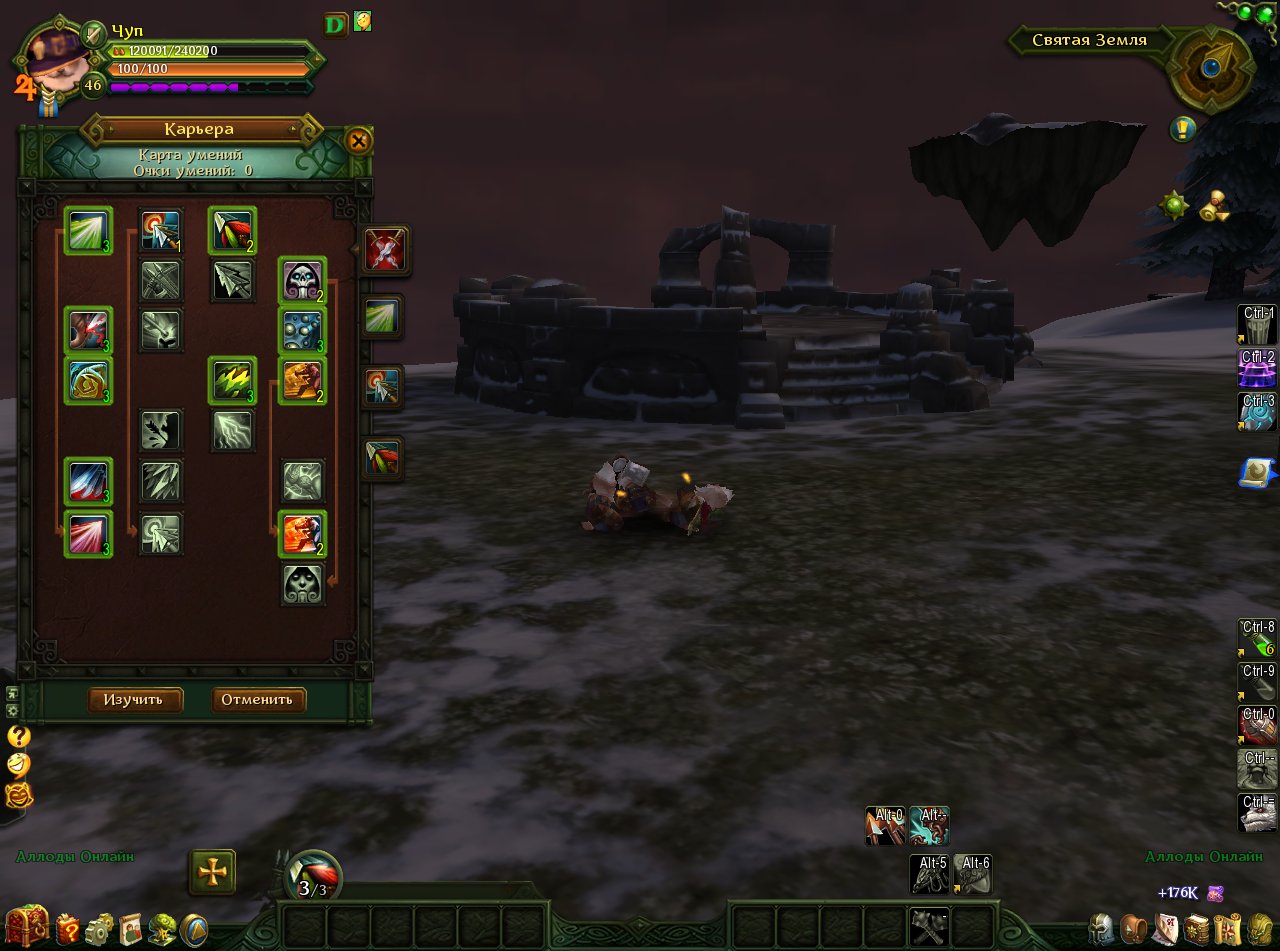Select the purple skull skill
Viewport: 1280px width, 951px height.
coord(302,280)
